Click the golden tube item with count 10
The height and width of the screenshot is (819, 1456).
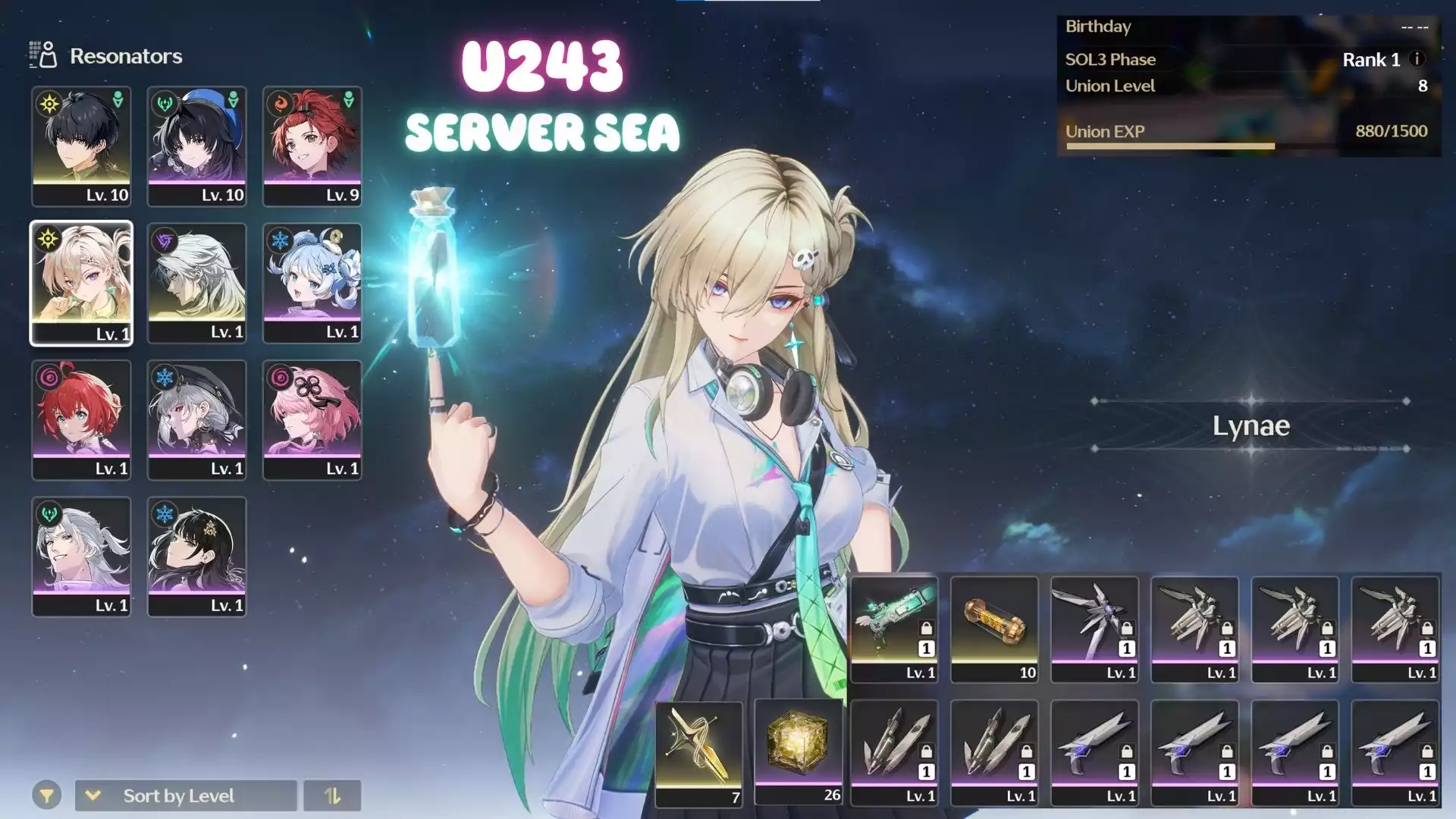point(994,629)
